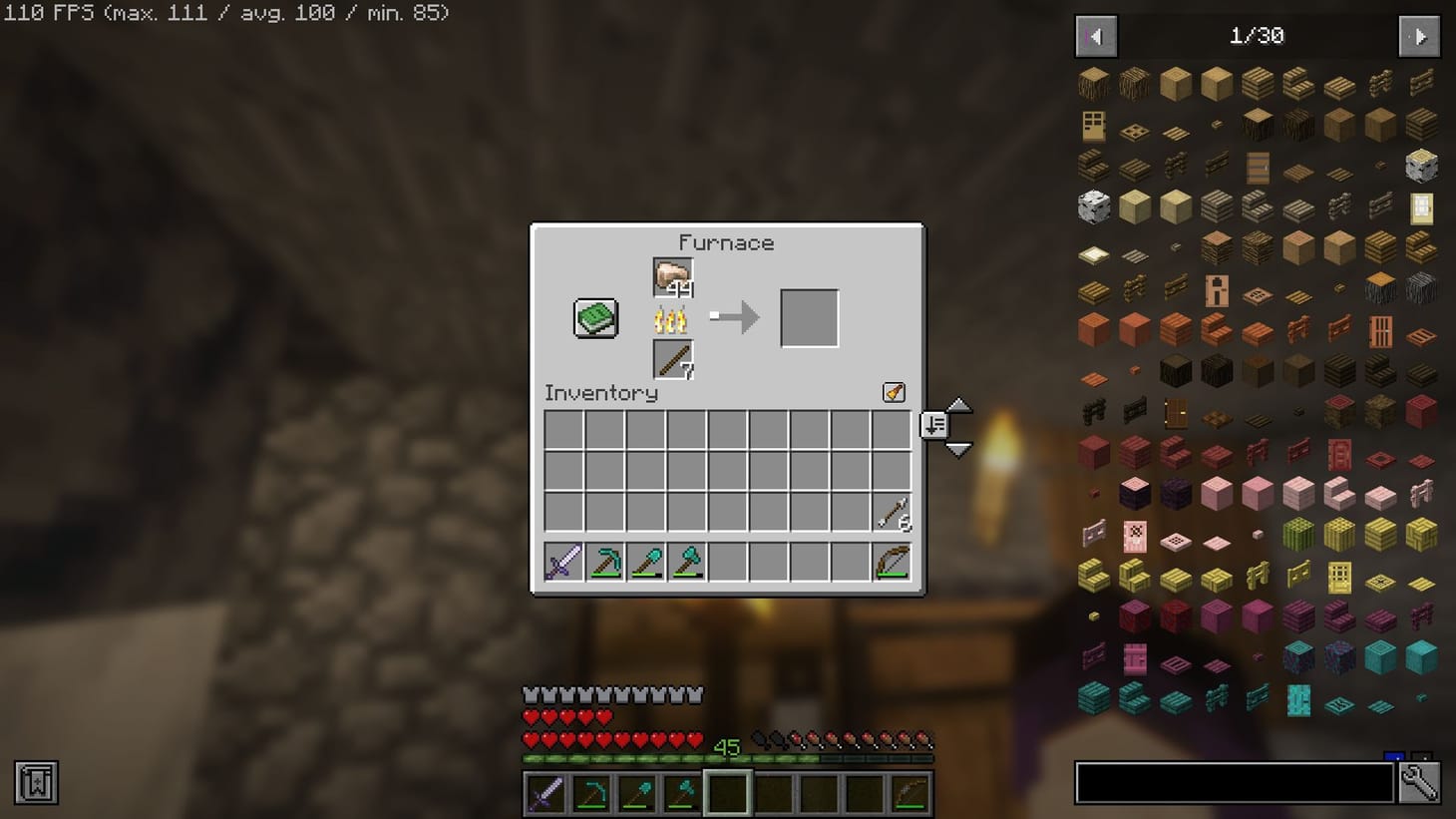Grab the wooden shovel from the fuel slot
This screenshot has height=819, width=1456.
tap(671, 359)
